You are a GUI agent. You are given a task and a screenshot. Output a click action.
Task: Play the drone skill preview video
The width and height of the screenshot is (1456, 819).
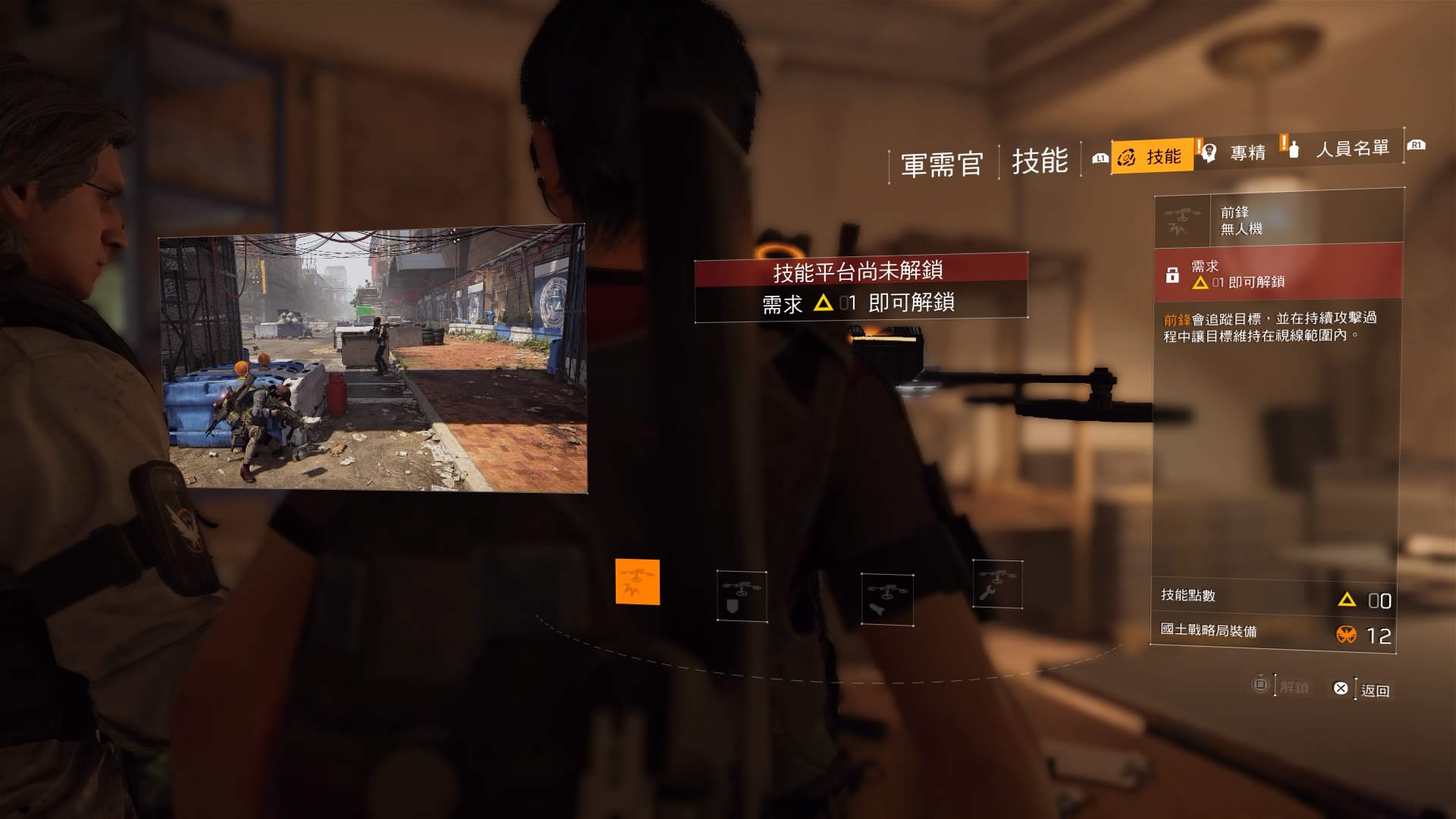(372, 359)
